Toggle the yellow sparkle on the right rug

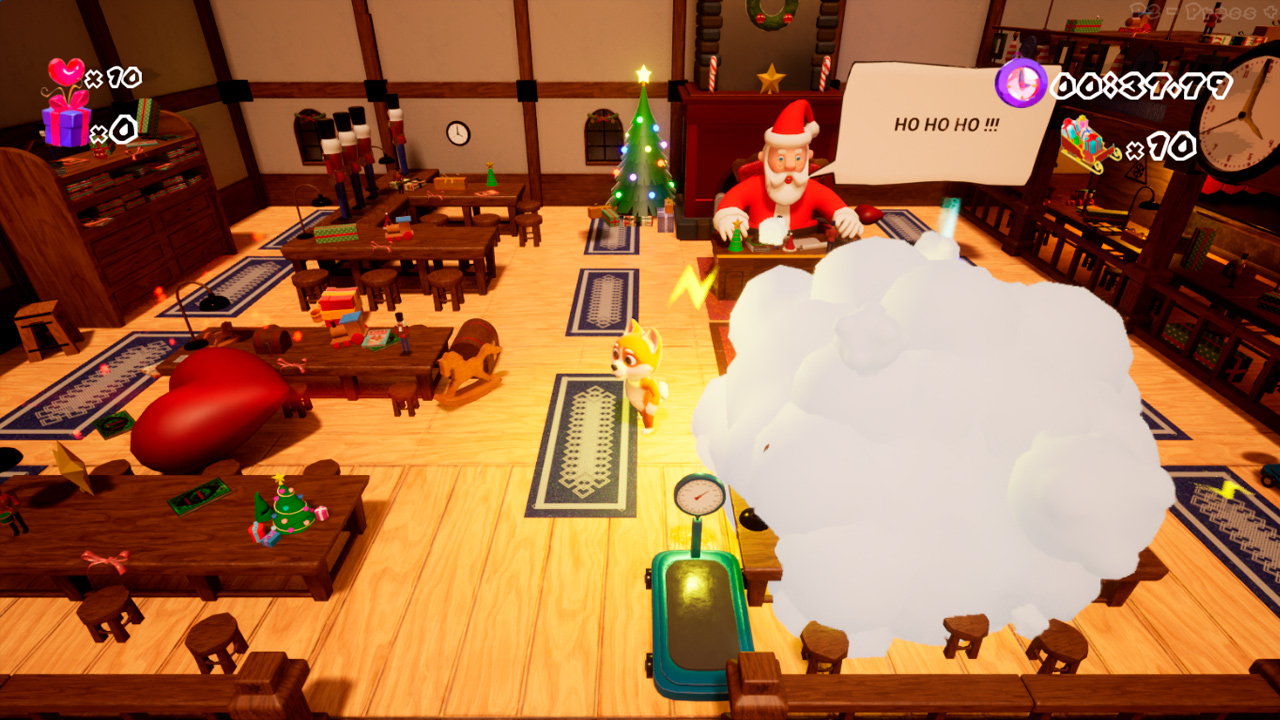(1228, 489)
